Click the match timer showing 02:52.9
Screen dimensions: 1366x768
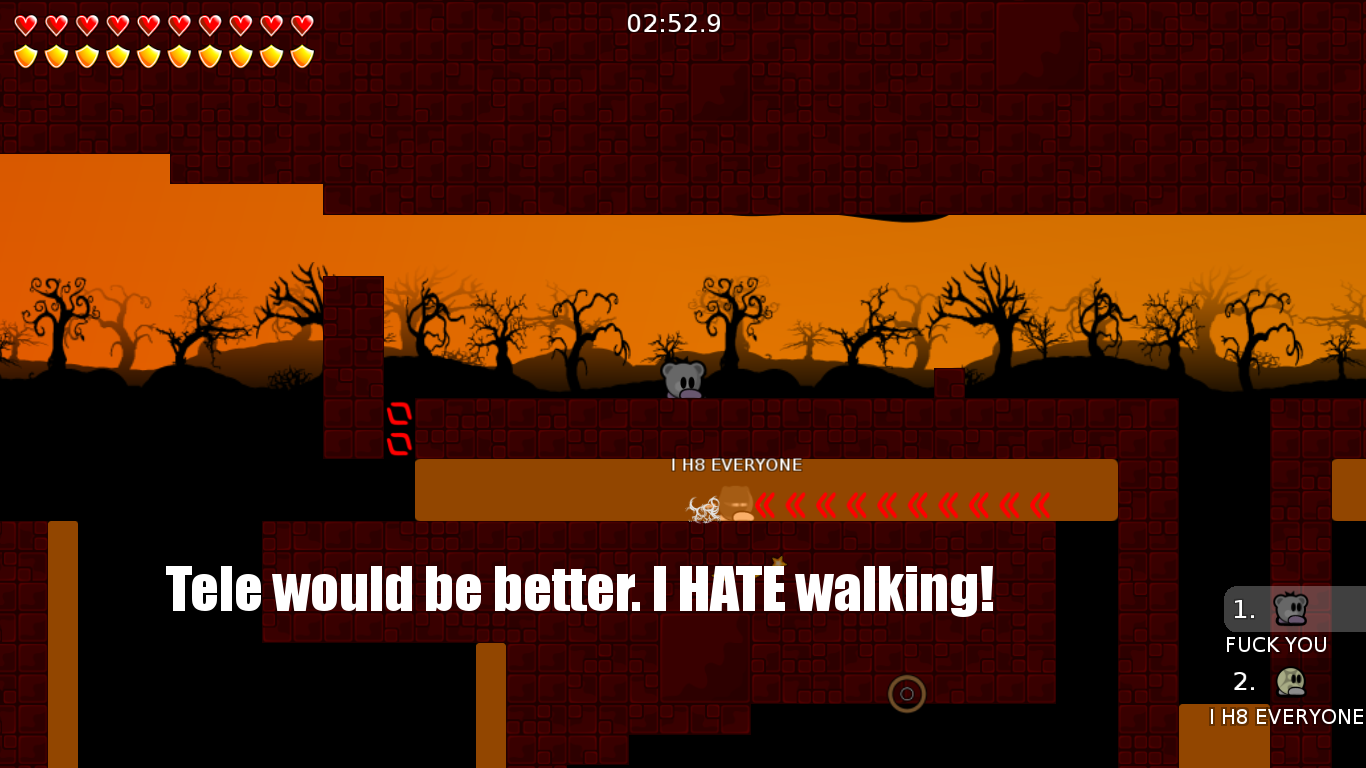(673, 24)
